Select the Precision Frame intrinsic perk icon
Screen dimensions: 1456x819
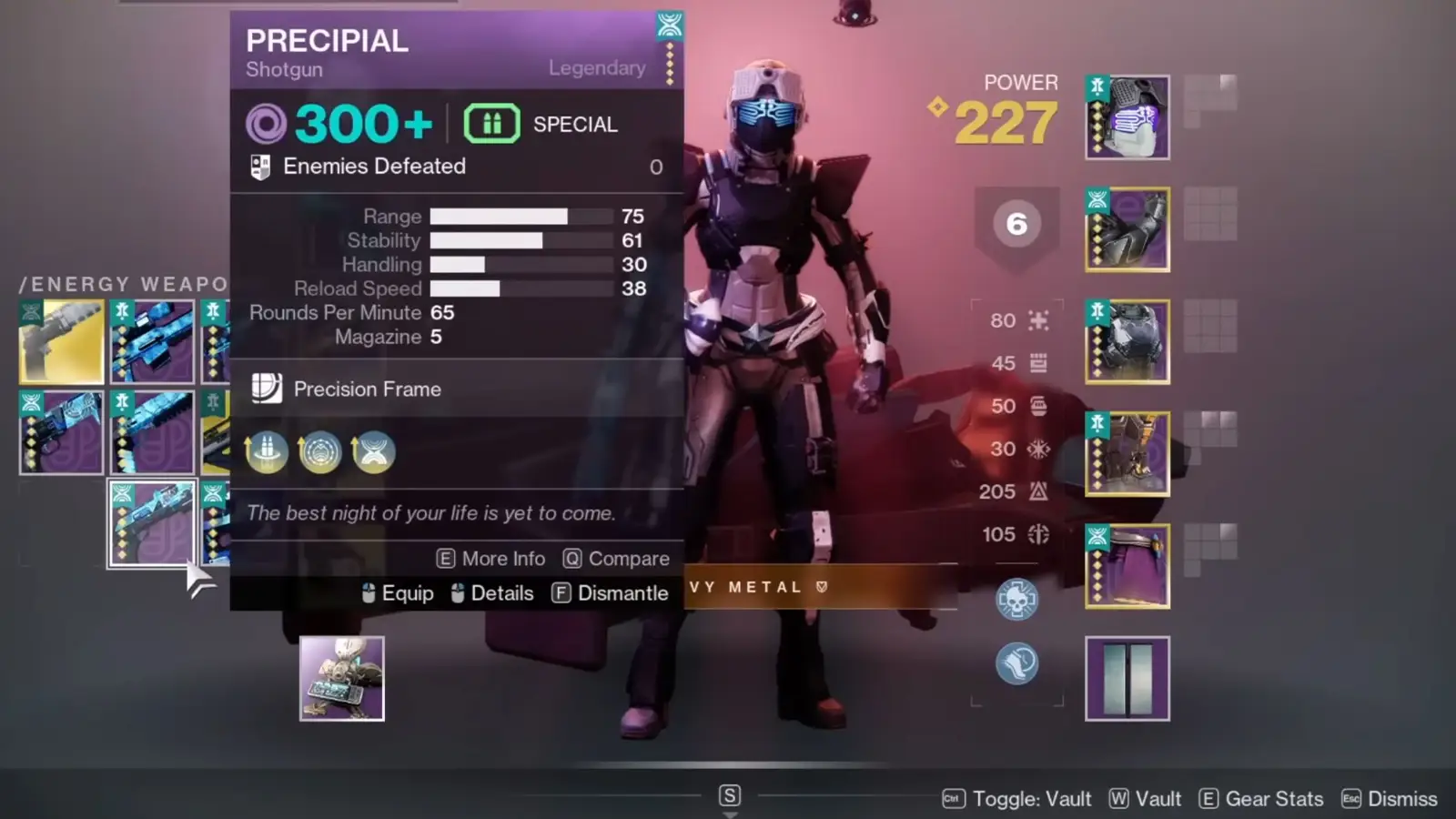[267, 389]
